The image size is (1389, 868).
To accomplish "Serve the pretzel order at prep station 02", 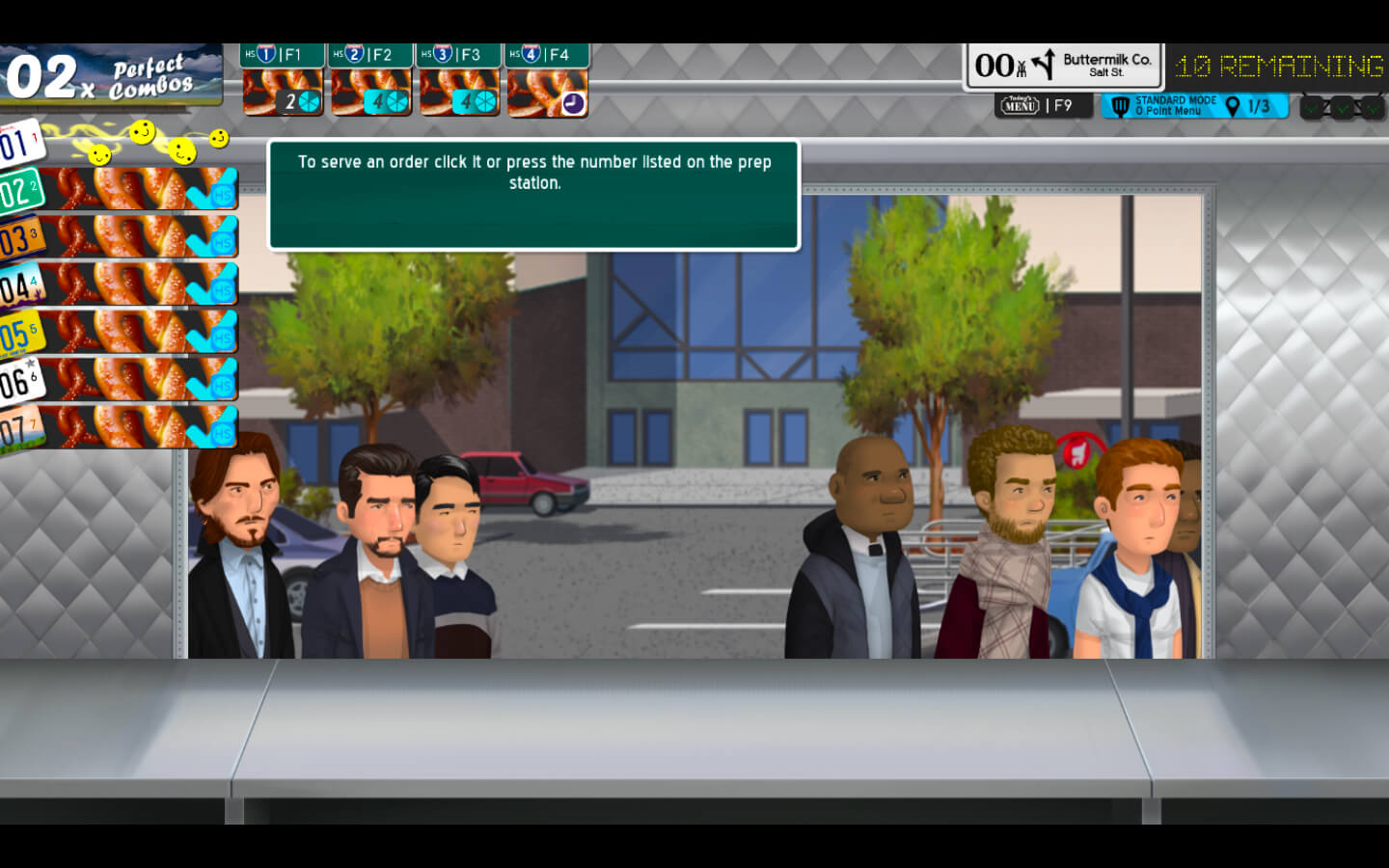I will [x=135, y=189].
